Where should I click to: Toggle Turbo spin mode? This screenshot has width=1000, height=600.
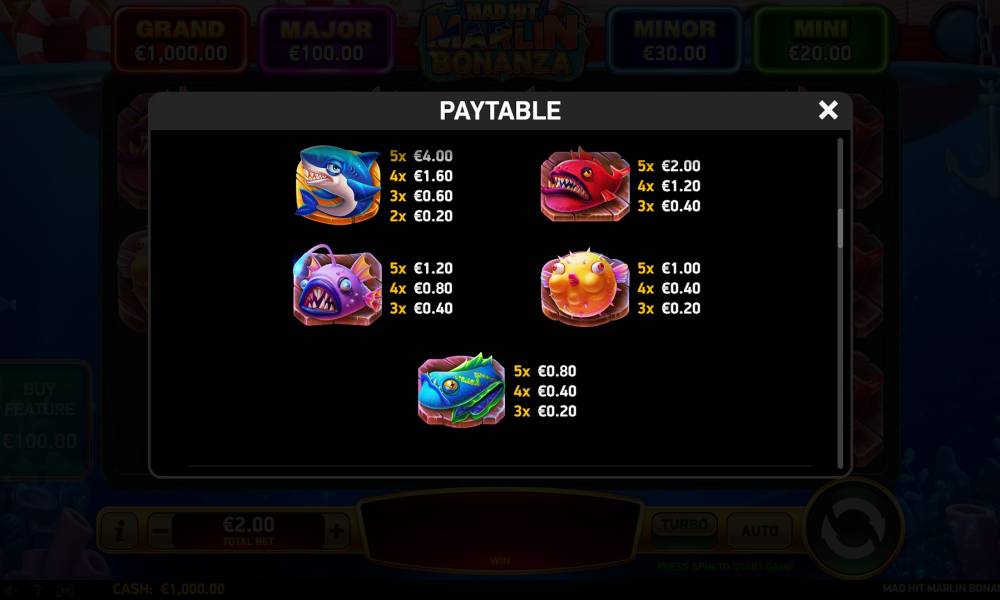click(684, 526)
